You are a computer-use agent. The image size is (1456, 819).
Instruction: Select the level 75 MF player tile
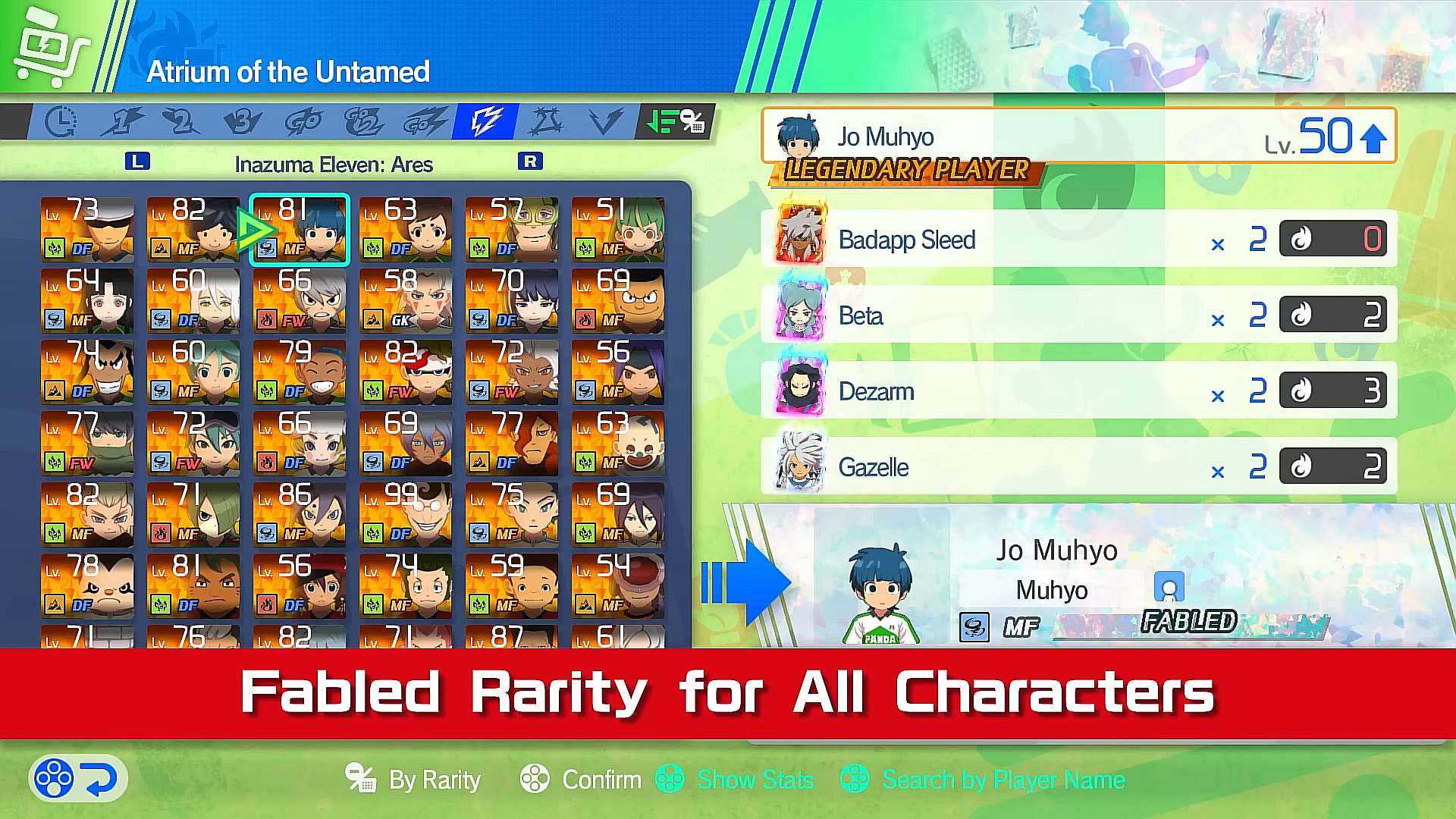[512, 514]
